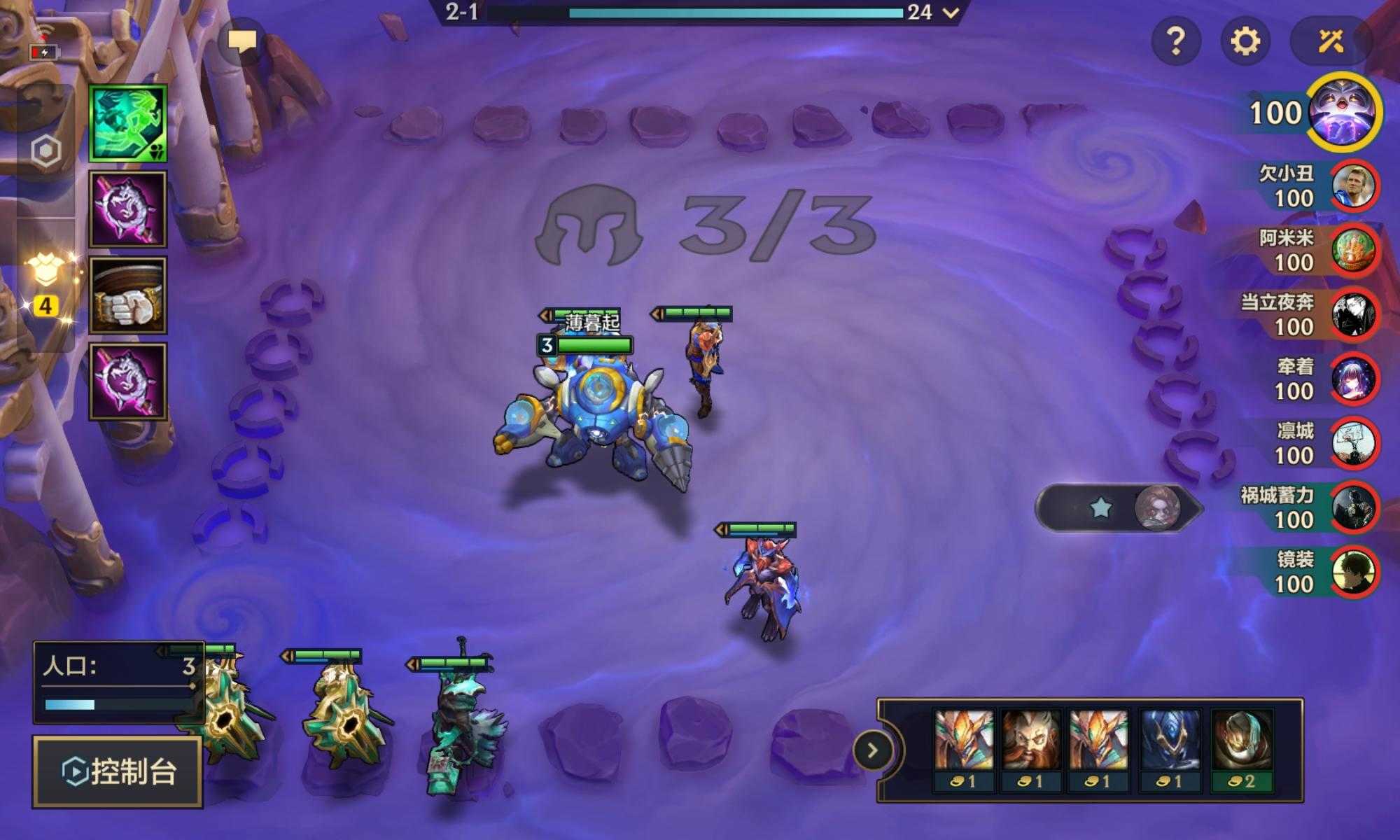
Task: Expand the stage round dropdown arrow
Action: coord(951,13)
